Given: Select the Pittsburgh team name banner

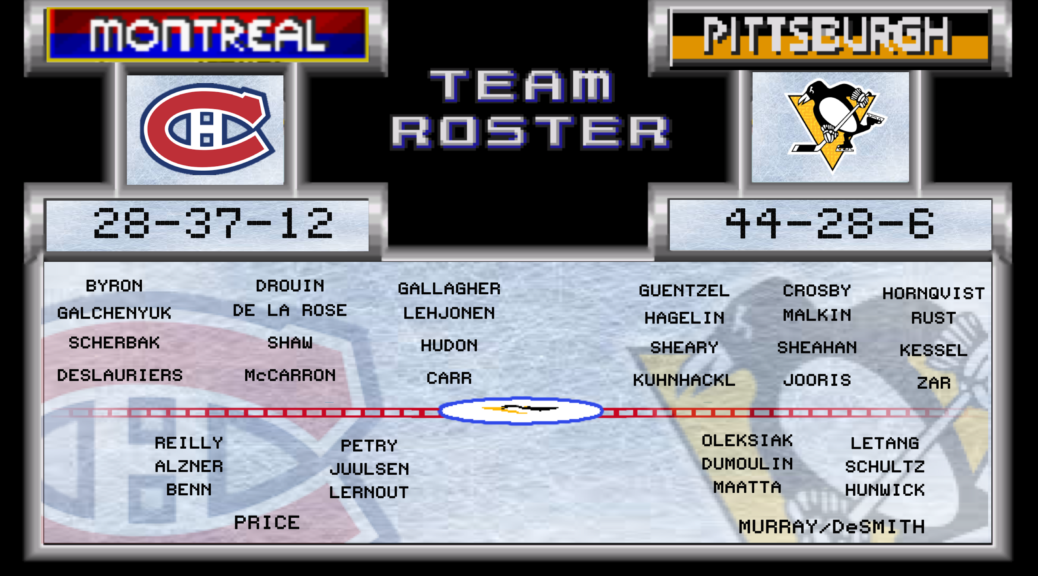Looking at the screenshot, I should click(x=830, y=36).
